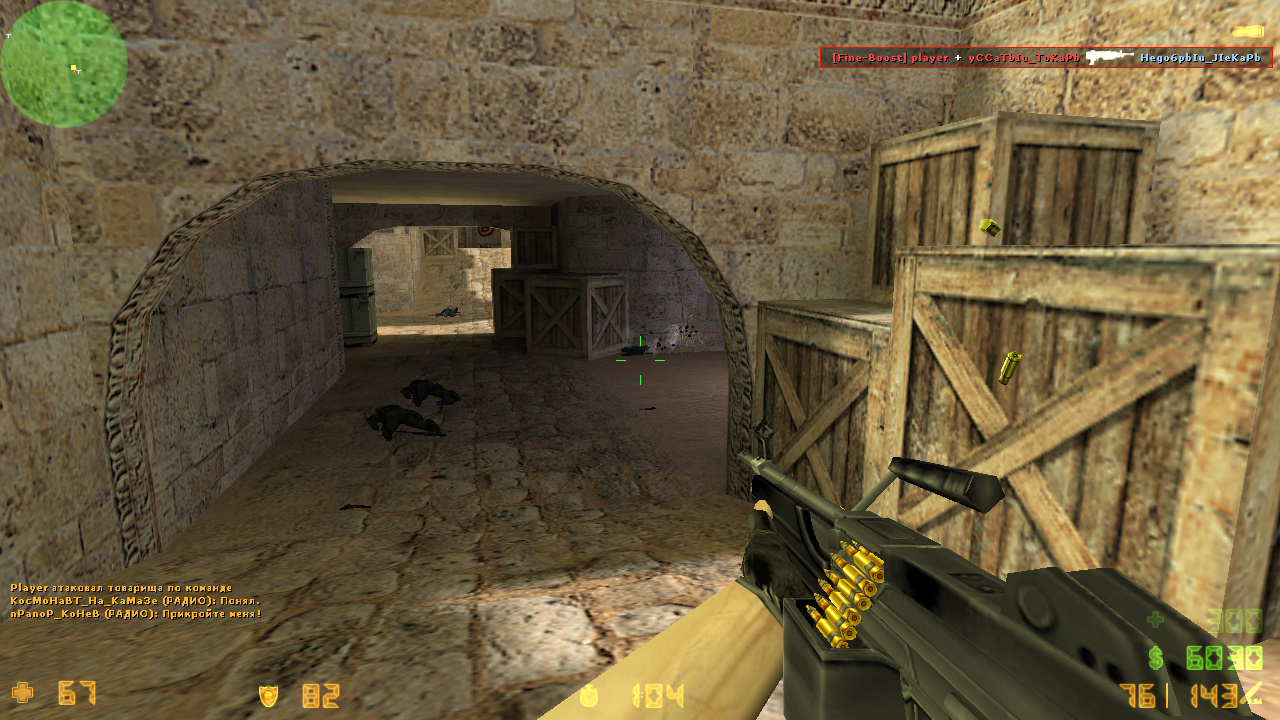This screenshot has width=1280, height=720.
Task: Click the green dollar sign money icon
Action: pyautogui.click(x=1156, y=658)
